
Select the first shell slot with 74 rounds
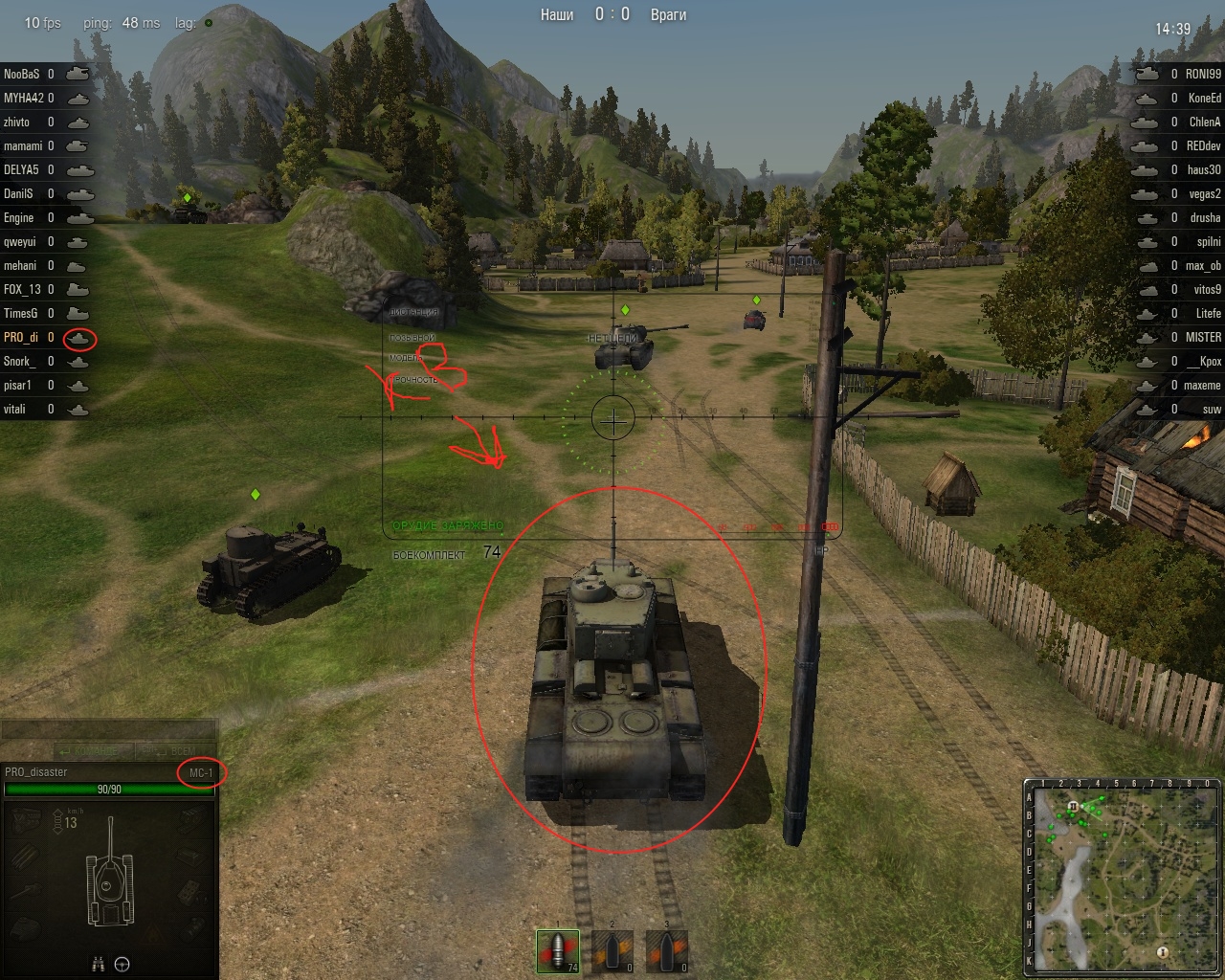click(x=560, y=950)
